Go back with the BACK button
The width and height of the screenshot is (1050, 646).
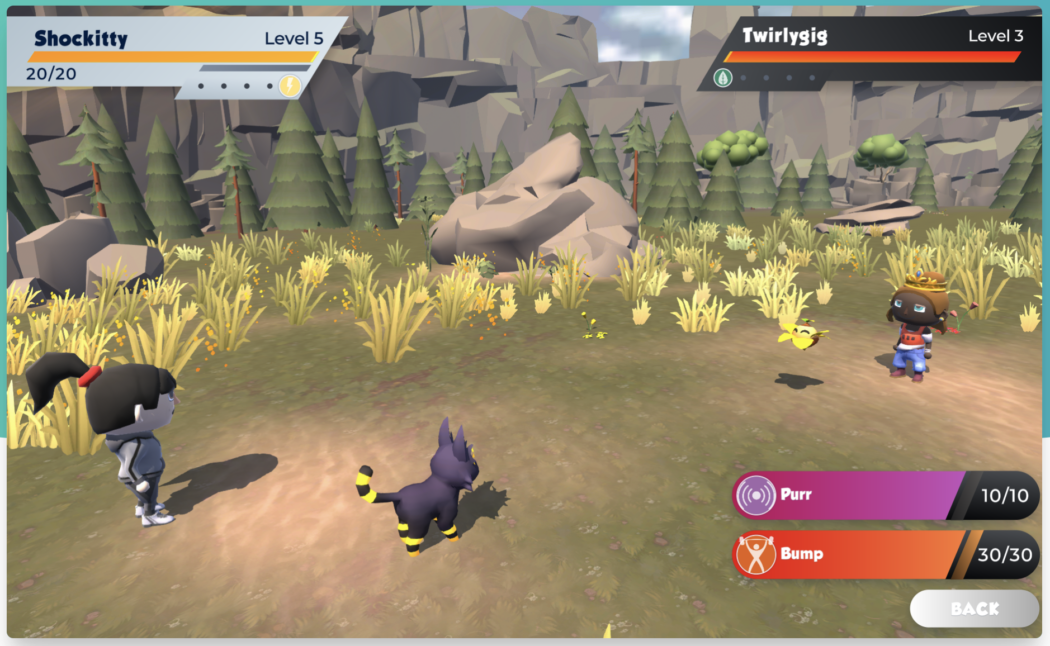[x=974, y=608]
